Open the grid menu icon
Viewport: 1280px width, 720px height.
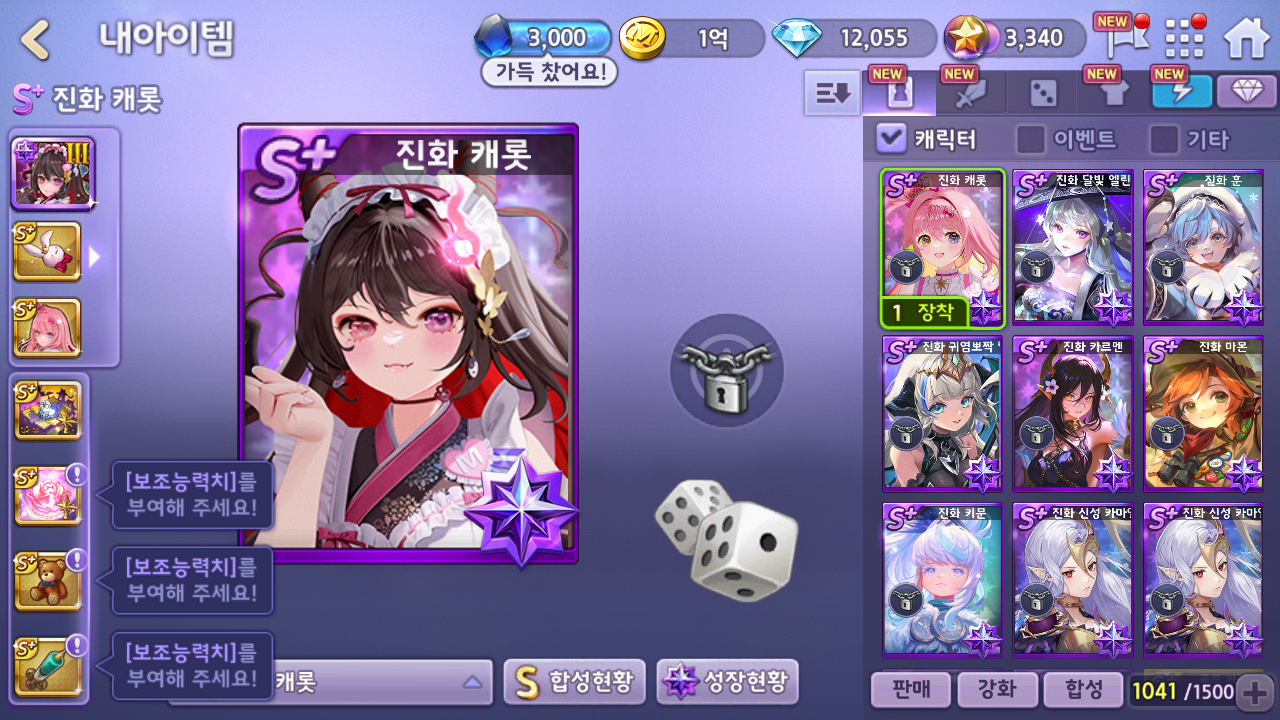click(1184, 39)
